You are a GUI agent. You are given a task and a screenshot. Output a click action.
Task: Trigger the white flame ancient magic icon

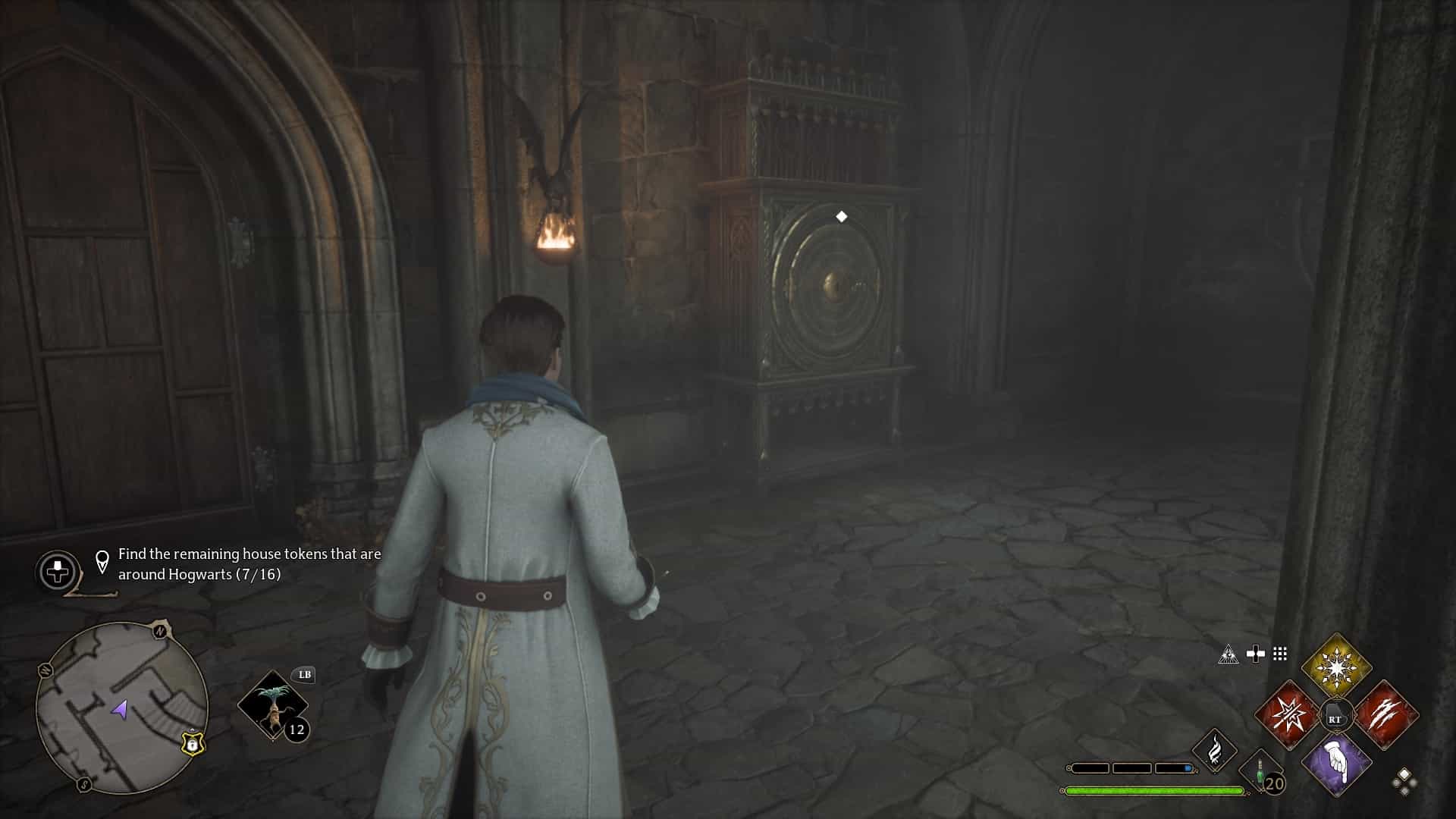(1214, 750)
